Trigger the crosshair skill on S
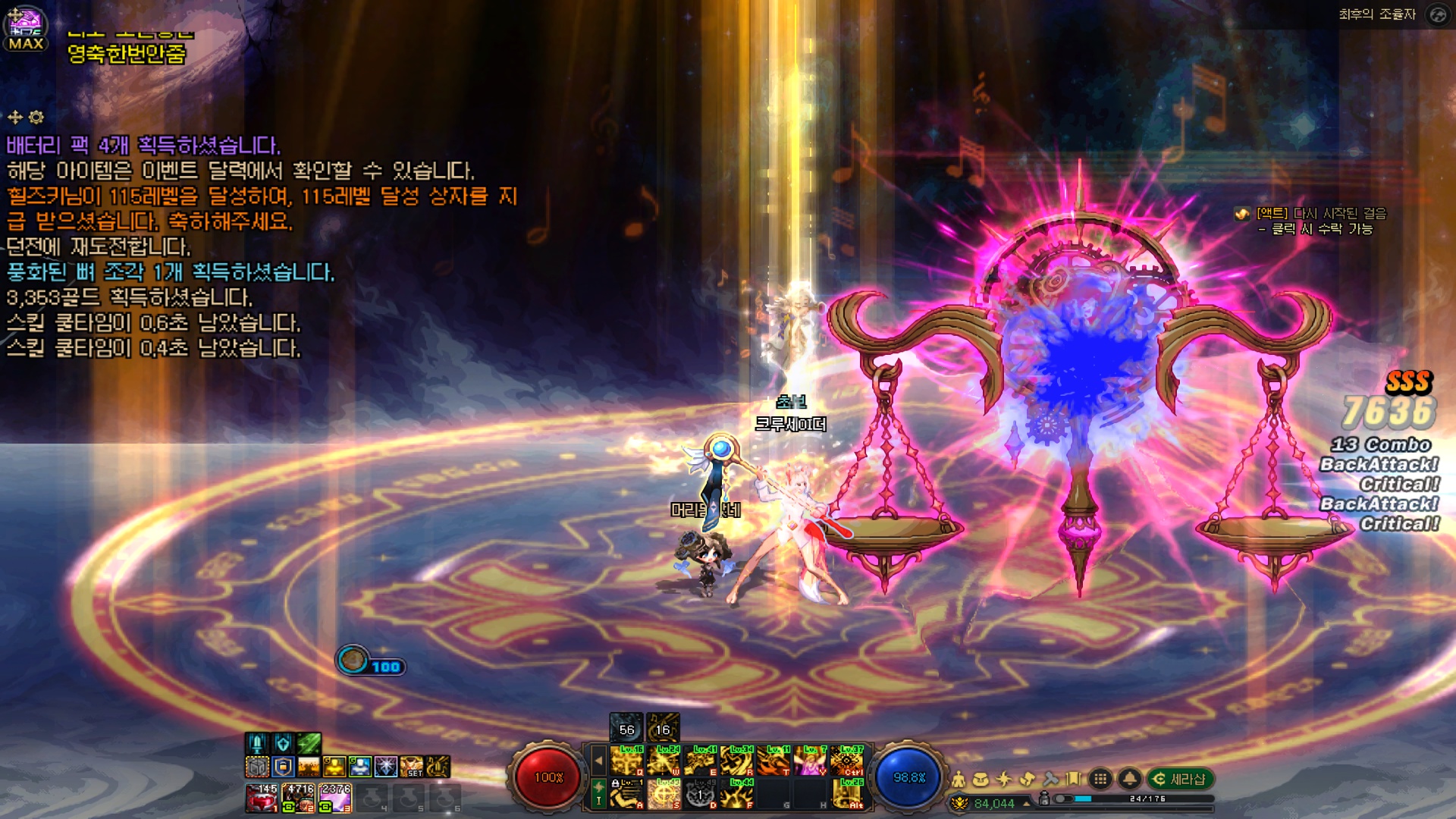Viewport: 1456px width, 819px height. coord(664,794)
